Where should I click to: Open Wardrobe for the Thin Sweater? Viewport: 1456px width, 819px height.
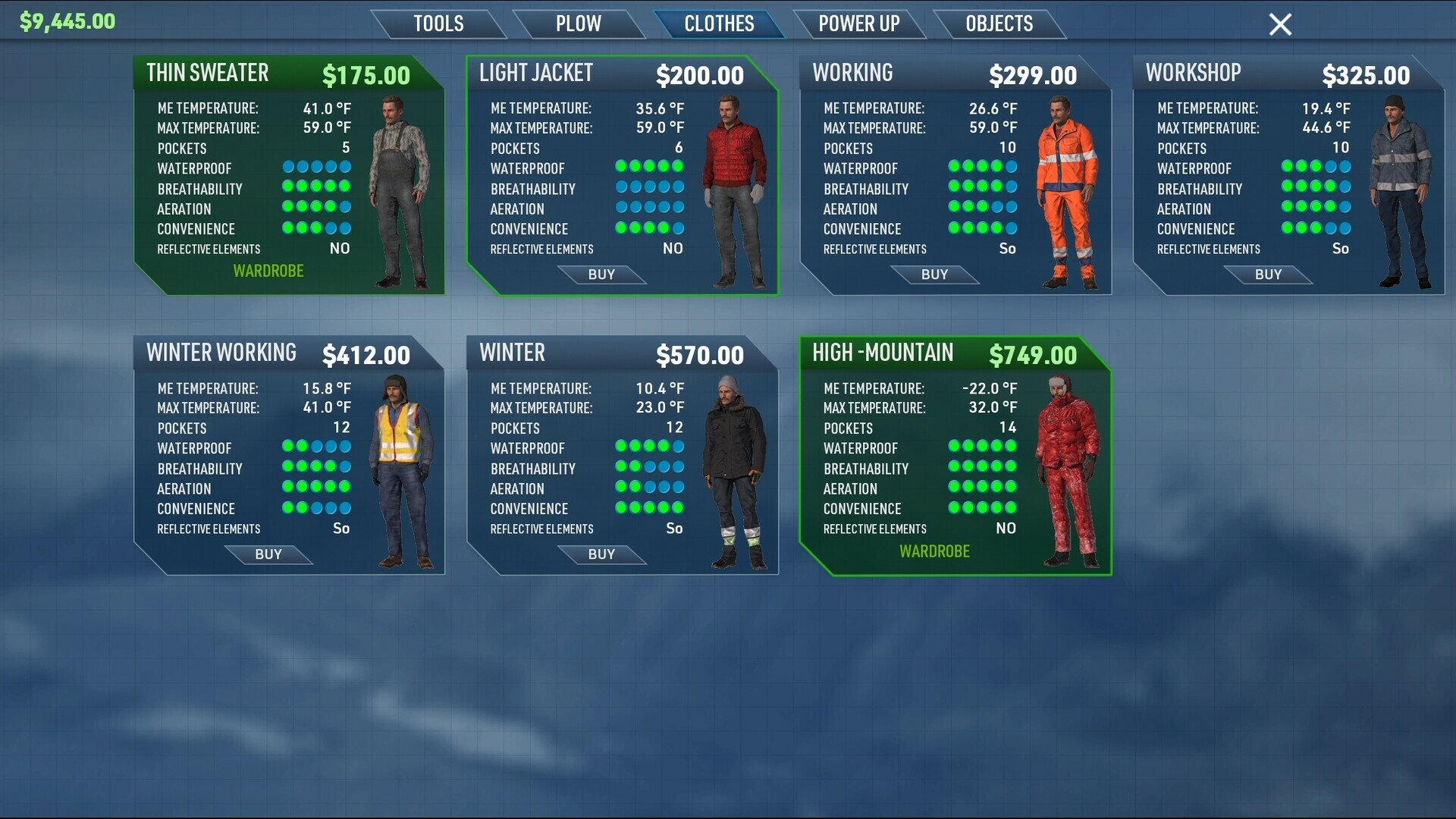[268, 271]
